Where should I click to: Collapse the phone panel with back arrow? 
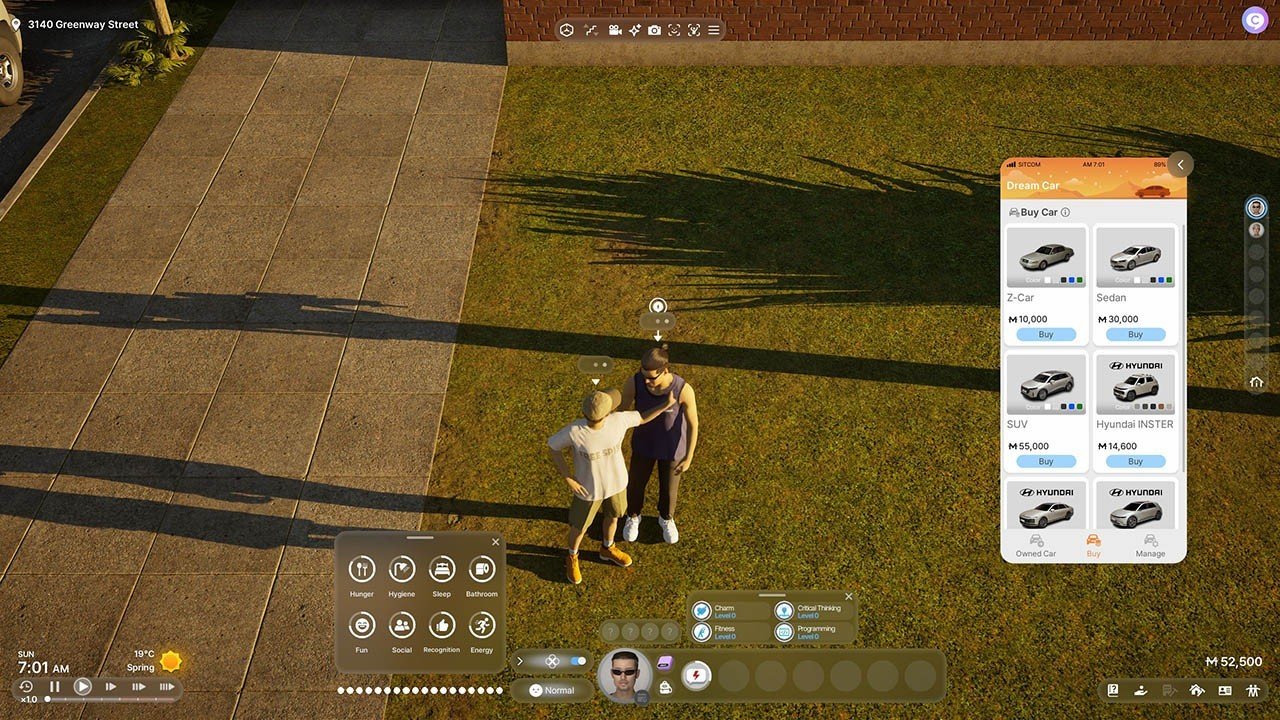[x=1180, y=165]
